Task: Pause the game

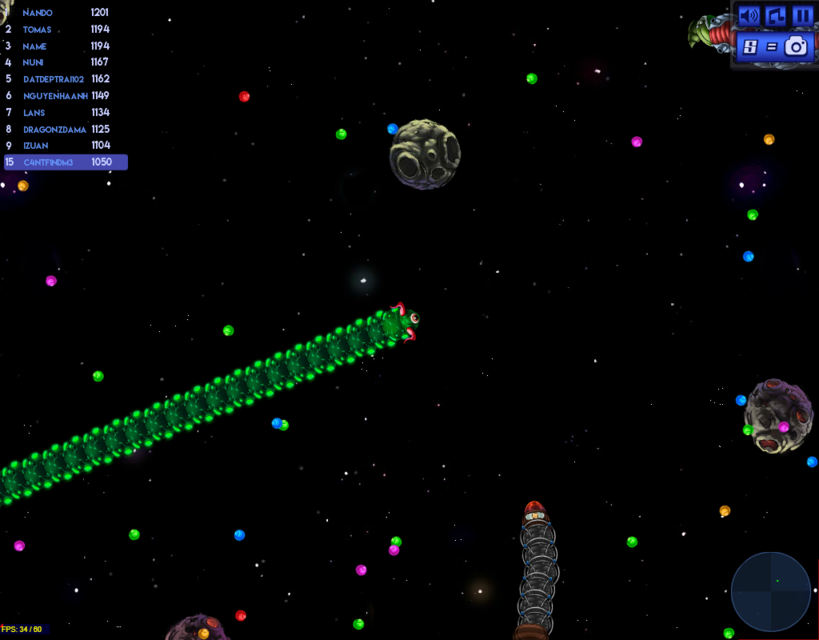Action: pos(802,16)
